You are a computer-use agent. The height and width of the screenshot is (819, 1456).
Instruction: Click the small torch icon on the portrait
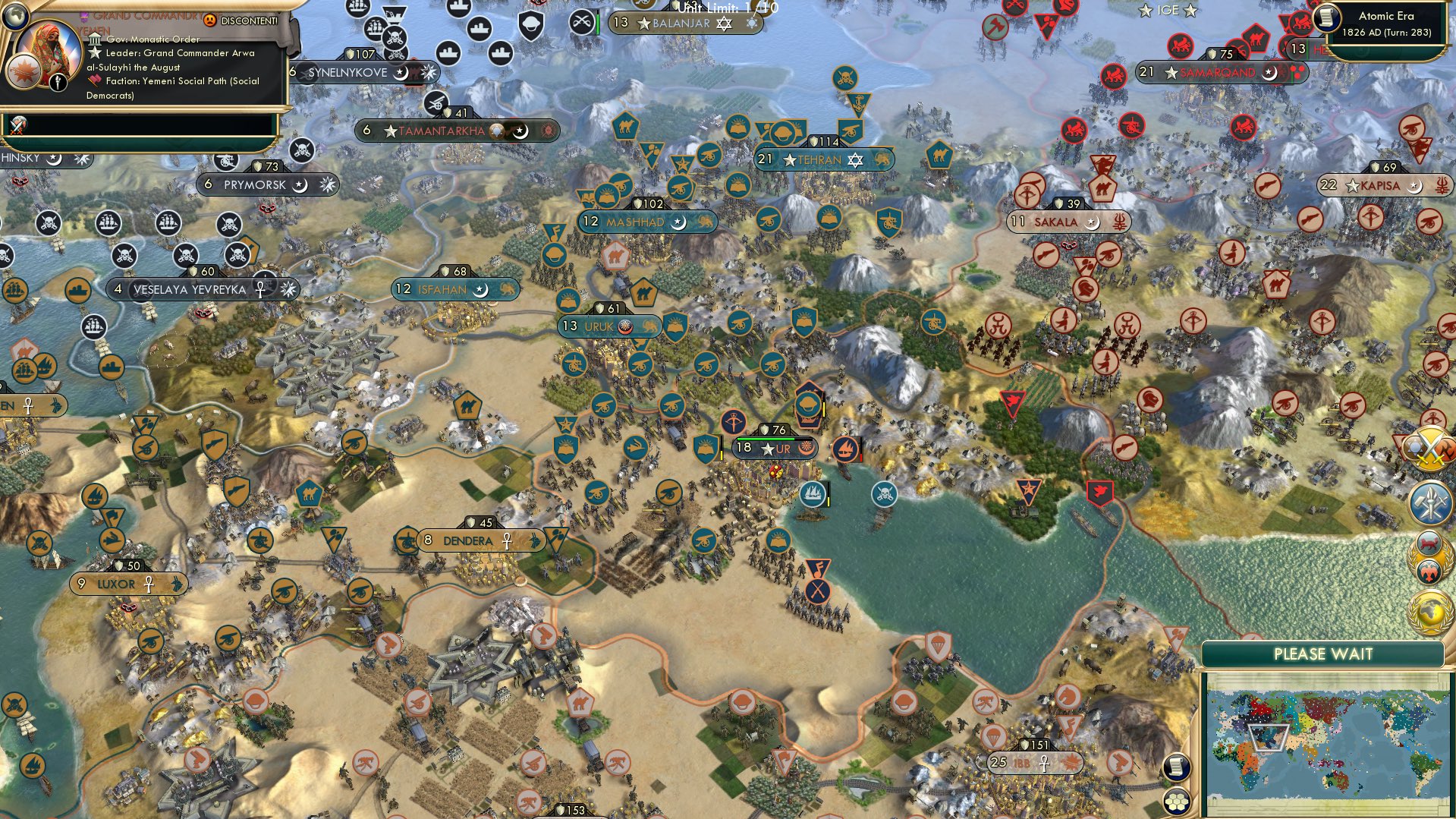point(58,82)
